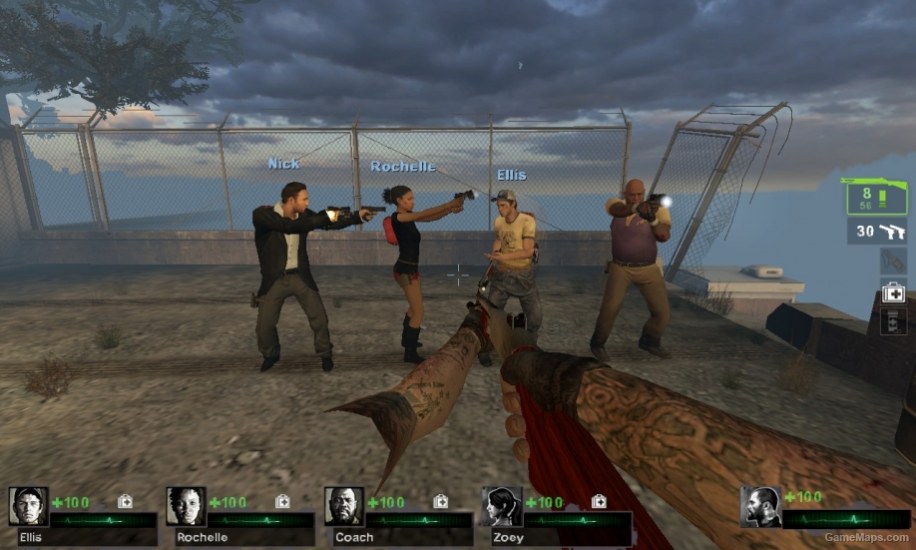
Task: Switch to the dual pistols slot
Action: (x=877, y=231)
